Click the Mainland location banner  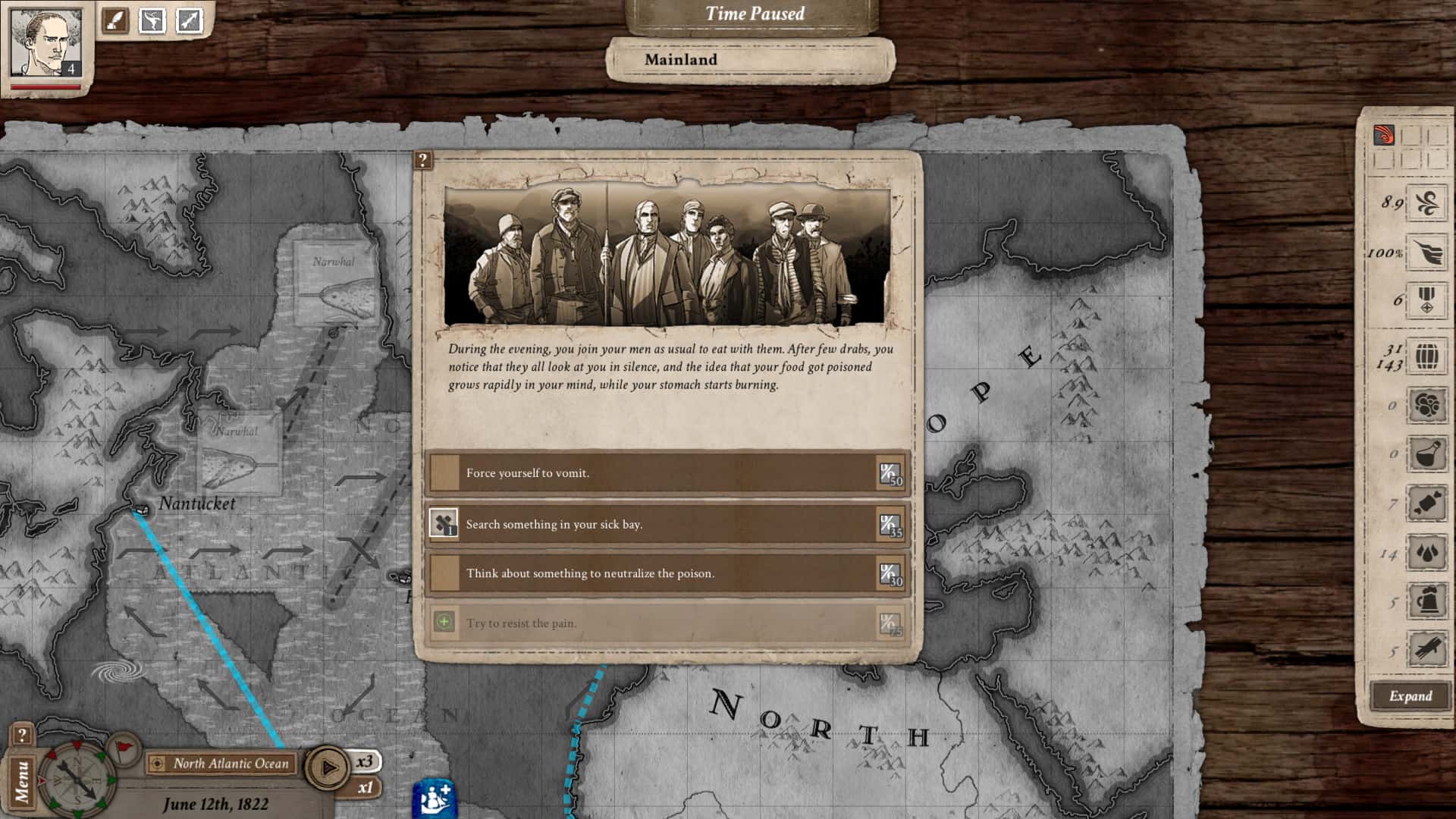(x=745, y=60)
